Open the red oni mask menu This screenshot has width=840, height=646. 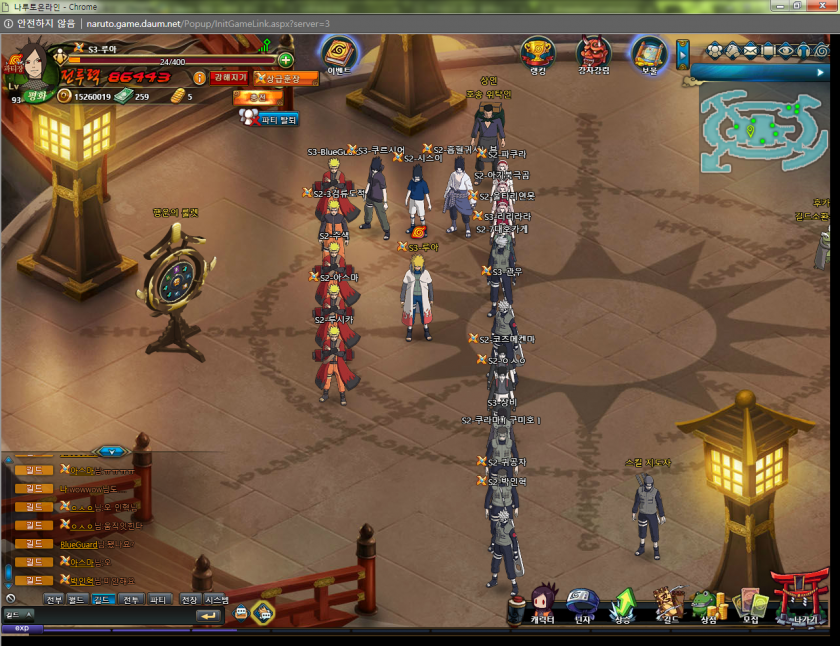coord(594,53)
